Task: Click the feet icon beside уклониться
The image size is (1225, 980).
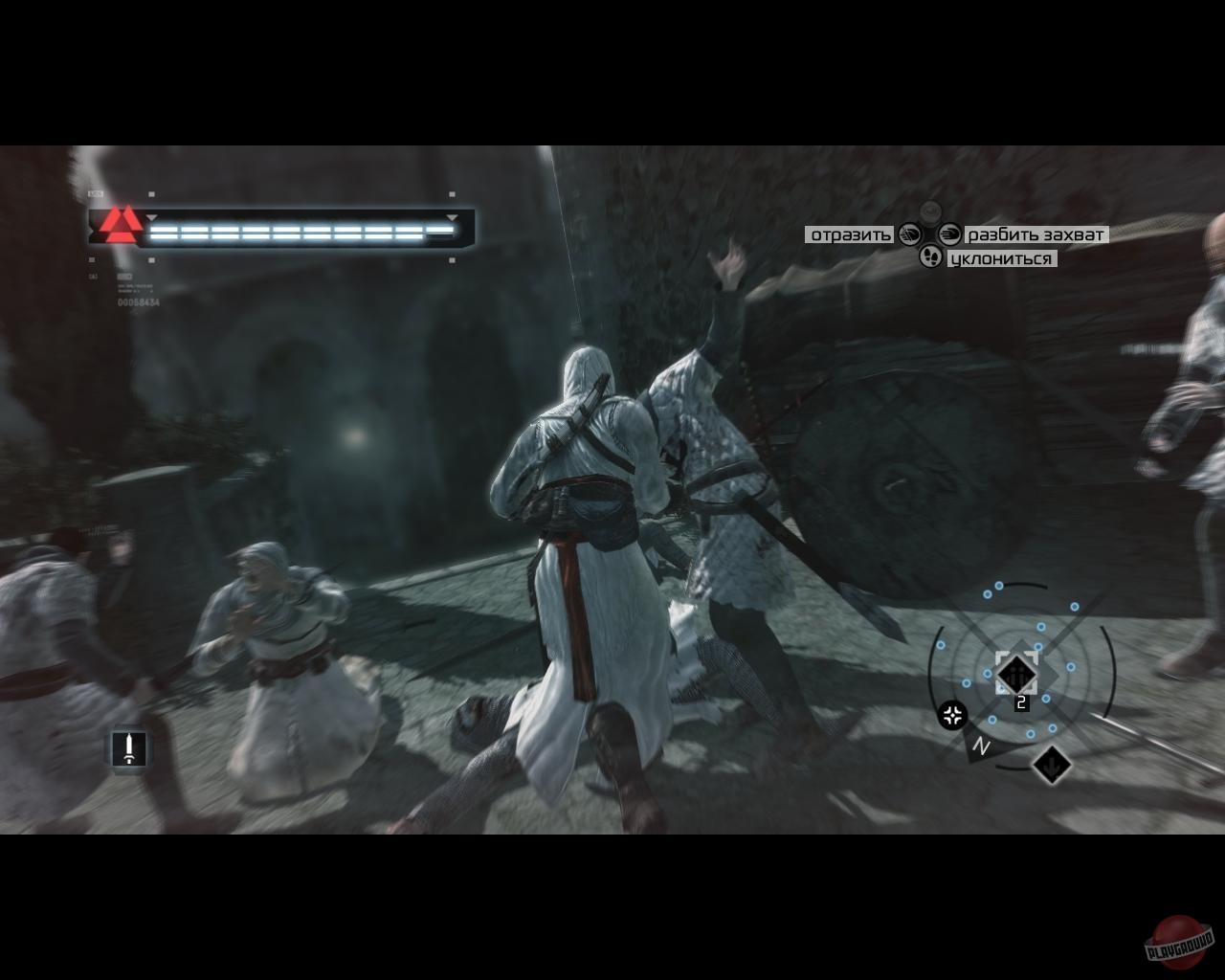Action: click(x=932, y=256)
